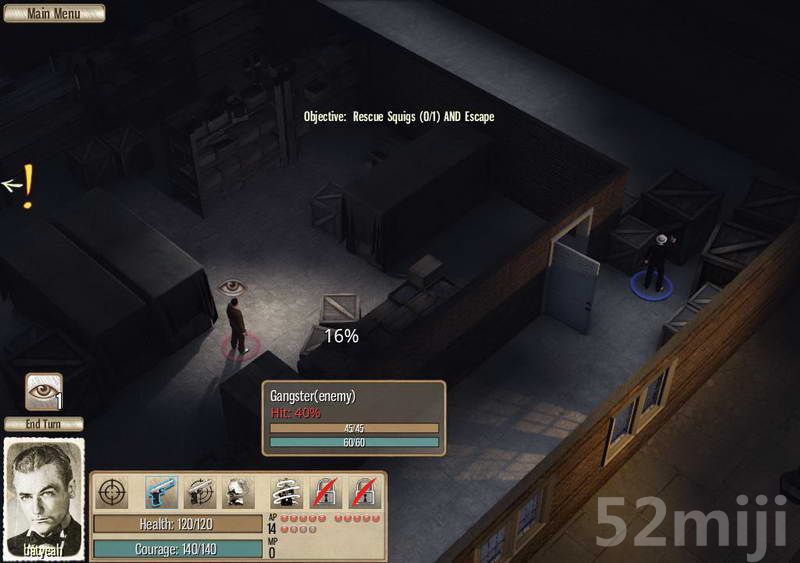
Task: Select the fourth ability icon beside the bandage
Action: tap(237, 492)
